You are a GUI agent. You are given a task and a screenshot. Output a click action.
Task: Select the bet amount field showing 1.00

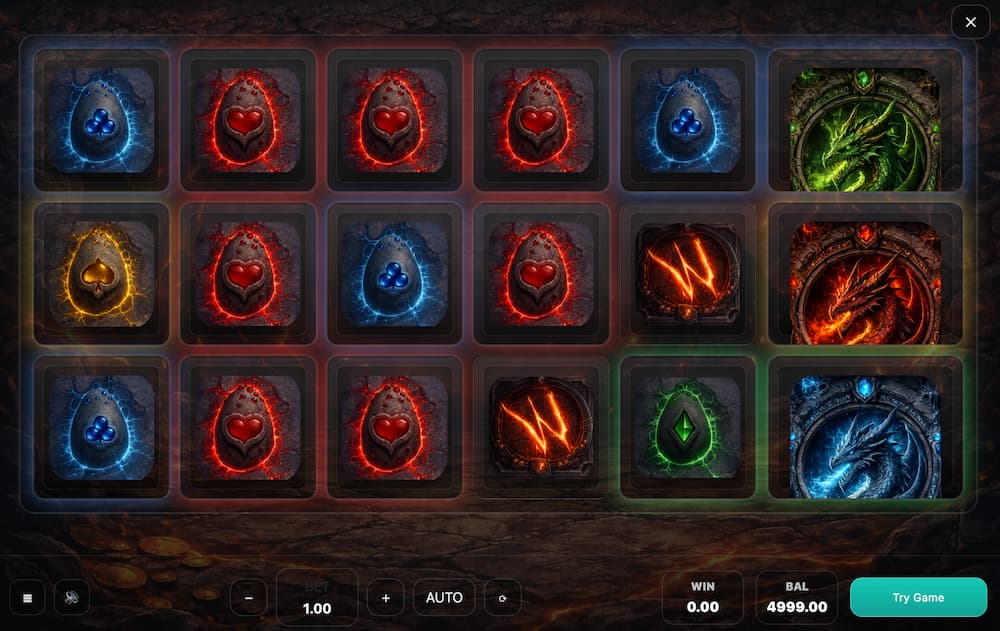click(x=316, y=598)
